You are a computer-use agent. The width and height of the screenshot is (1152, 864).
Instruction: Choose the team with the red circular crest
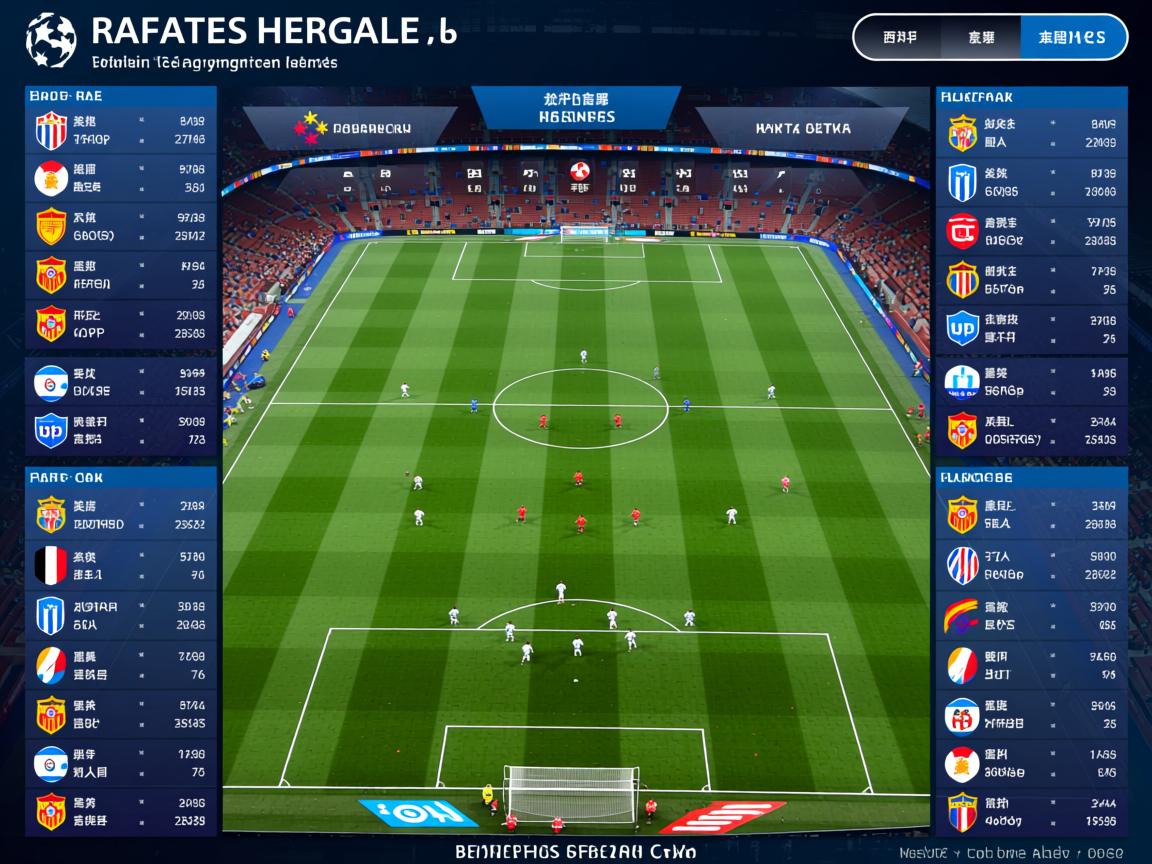(1032, 231)
